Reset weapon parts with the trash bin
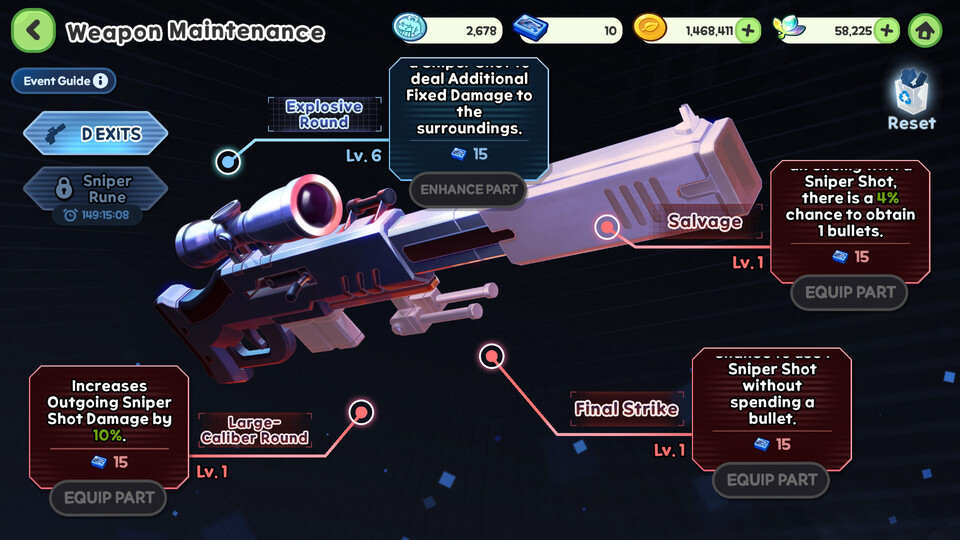 [911, 100]
